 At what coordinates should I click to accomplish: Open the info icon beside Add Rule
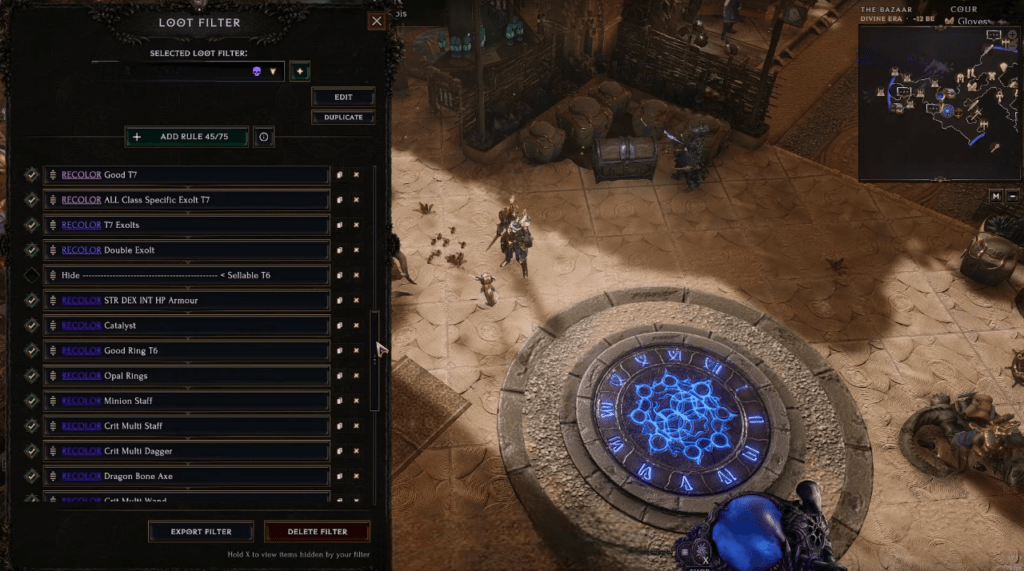[x=264, y=136]
